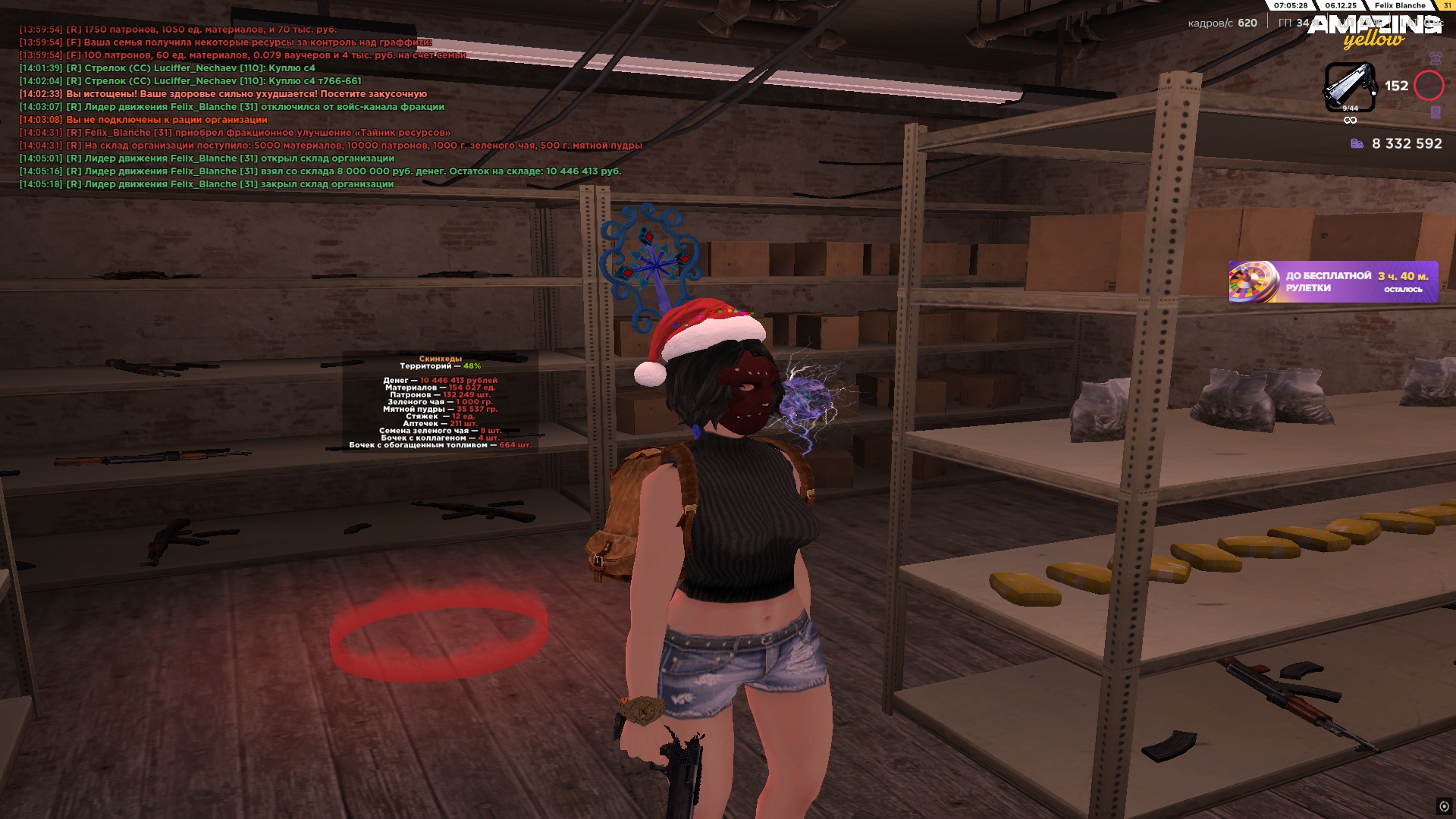Click the recording indicator icon in the corner
The width and height of the screenshot is (1456, 819).
(x=1444, y=806)
